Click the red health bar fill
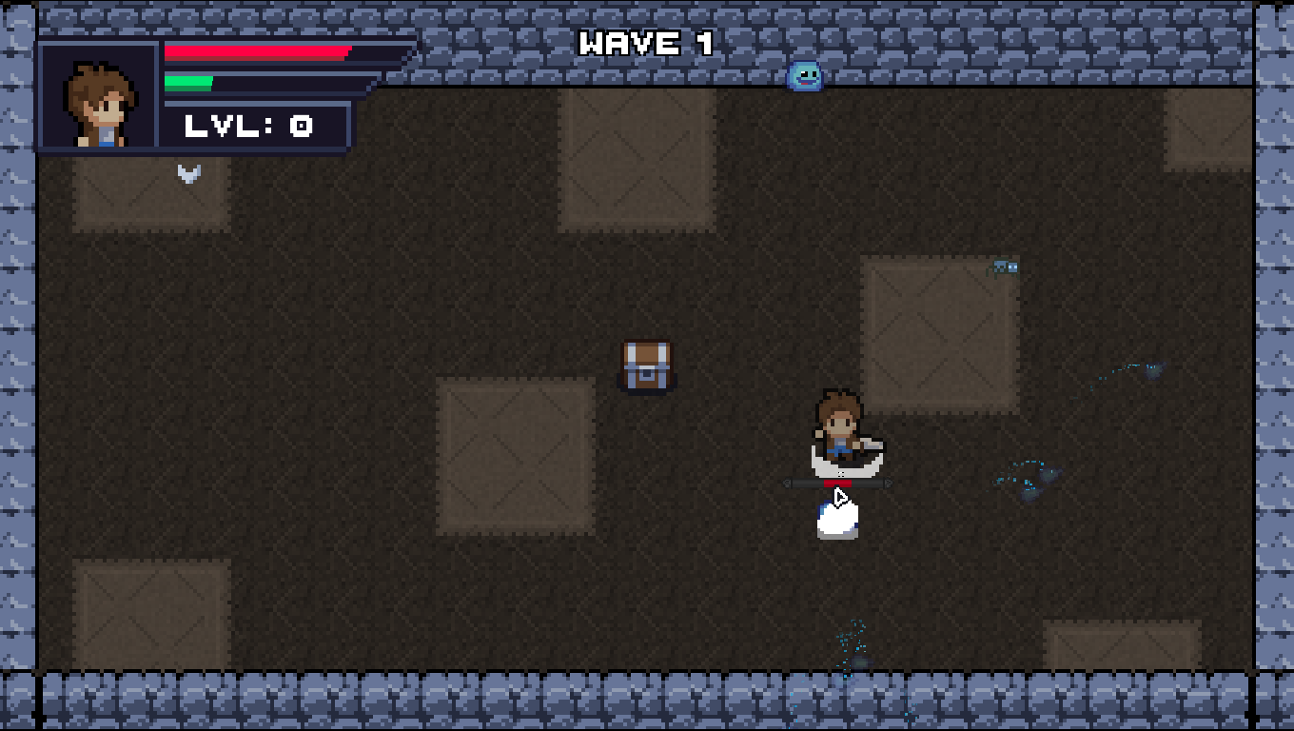Image resolution: width=1294 pixels, height=731 pixels. tap(255, 55)
